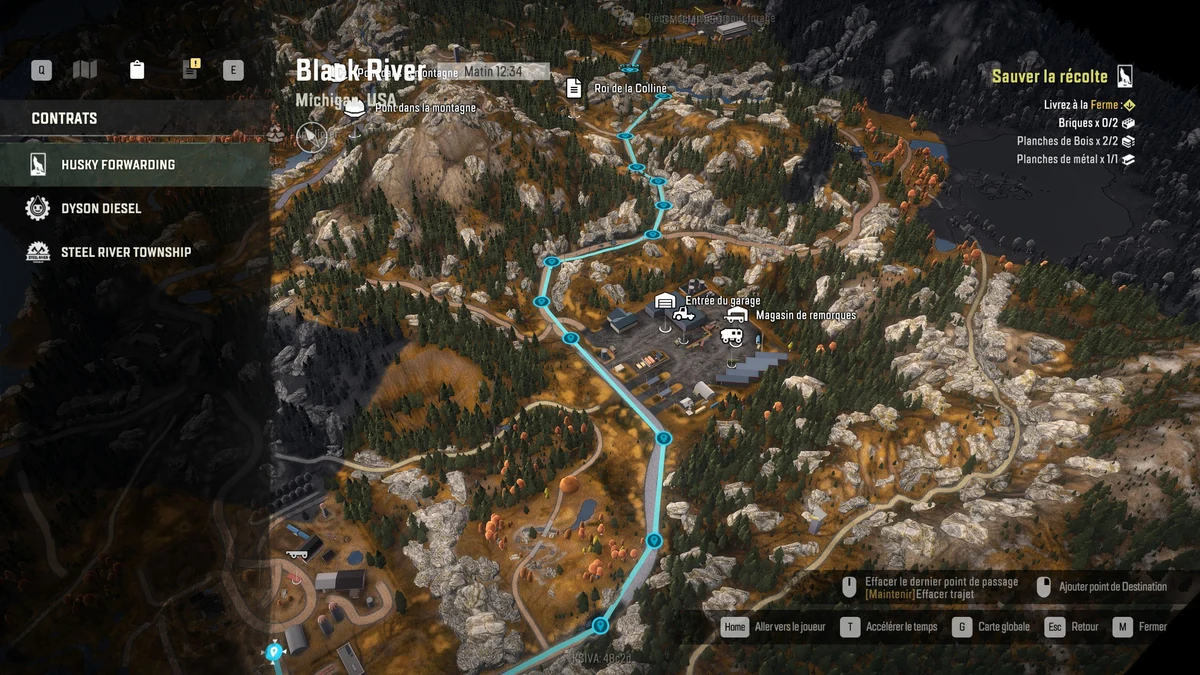Viewport: 1200px width, 675px height.
Task: Open the Sauver la récolte objective tracker
Action: tap(1050, 77)
